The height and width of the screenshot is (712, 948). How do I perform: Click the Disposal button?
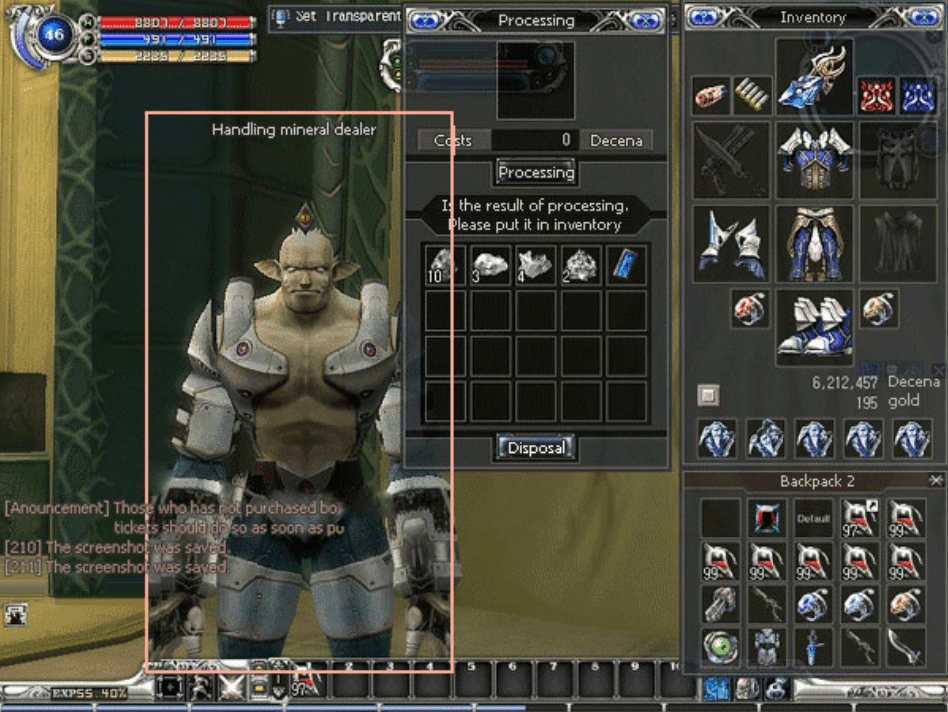coord(536,448)
